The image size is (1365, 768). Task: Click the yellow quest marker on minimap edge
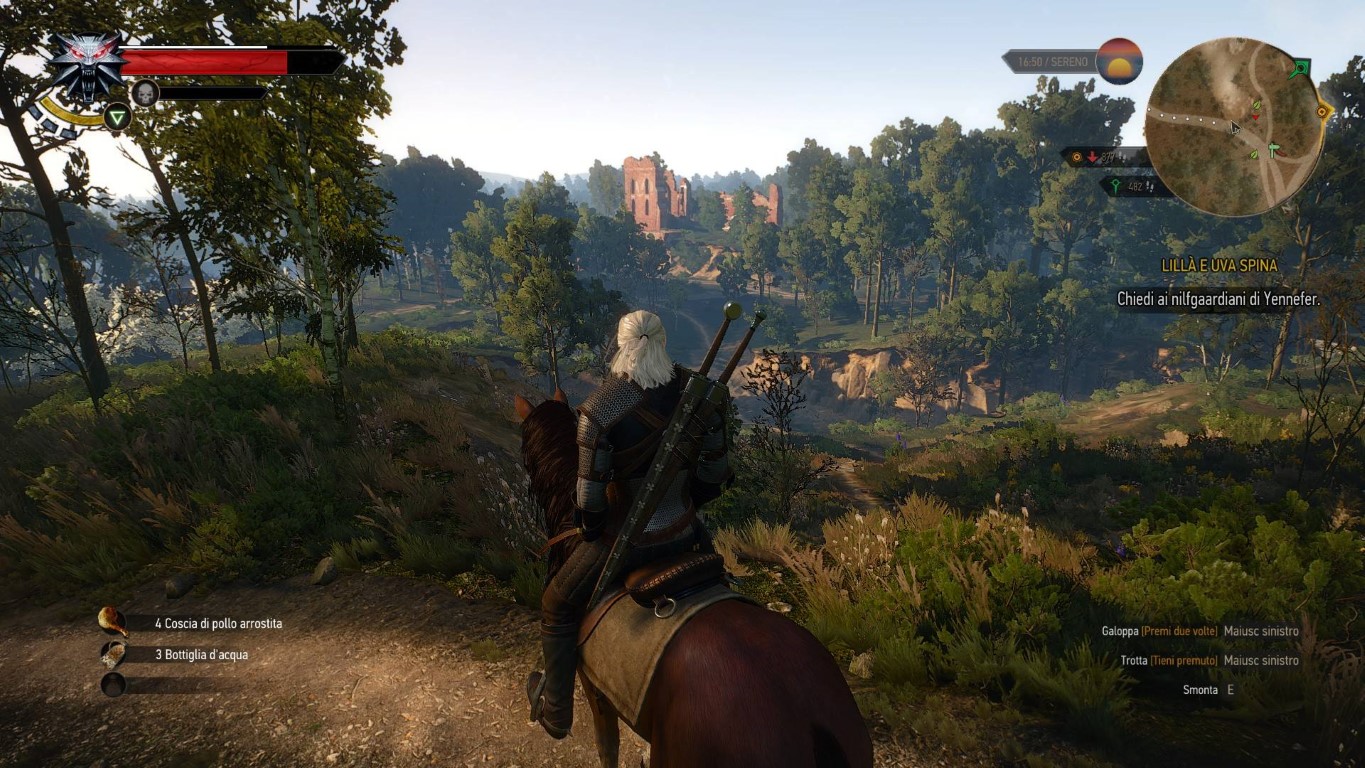point(1324,112)
